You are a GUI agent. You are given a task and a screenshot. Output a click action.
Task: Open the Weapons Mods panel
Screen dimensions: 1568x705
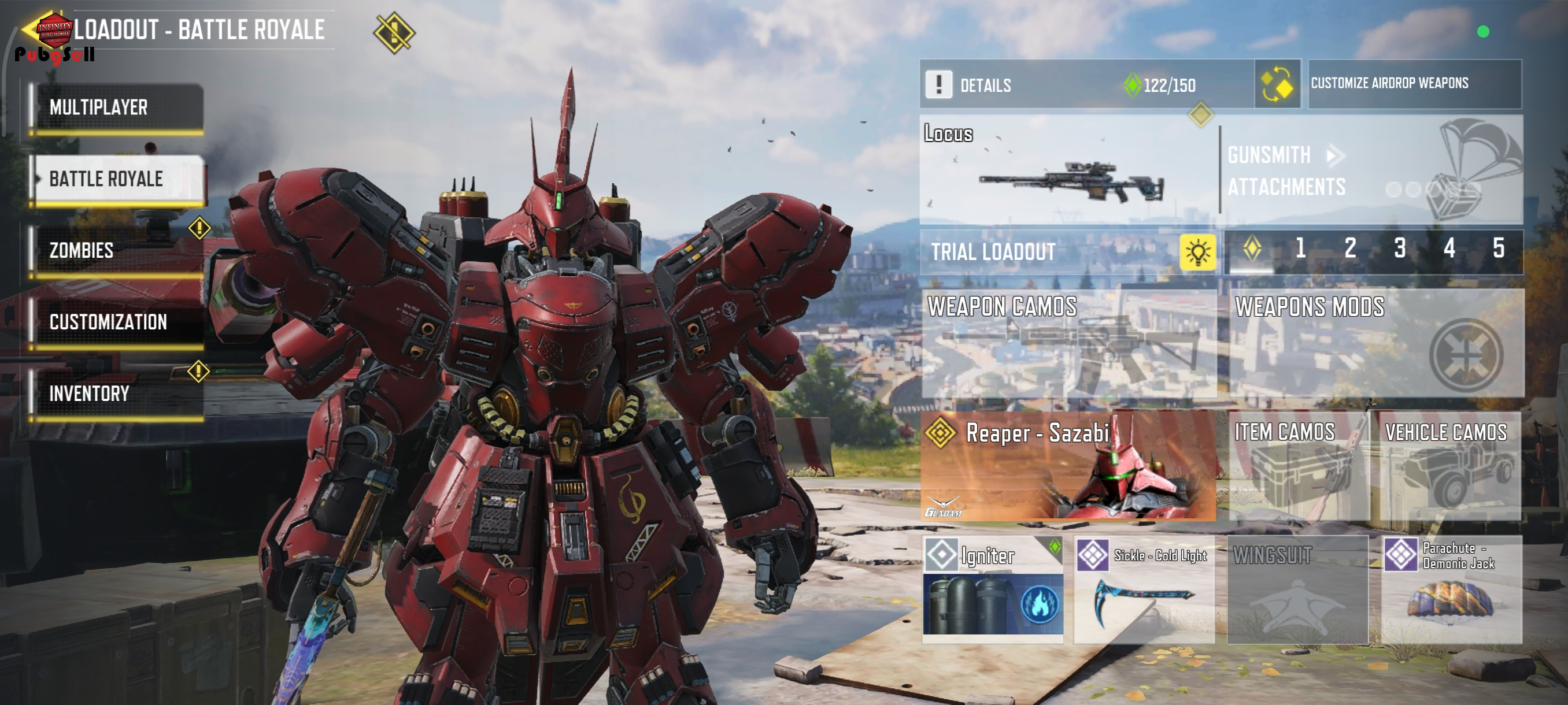point(1376,344)
